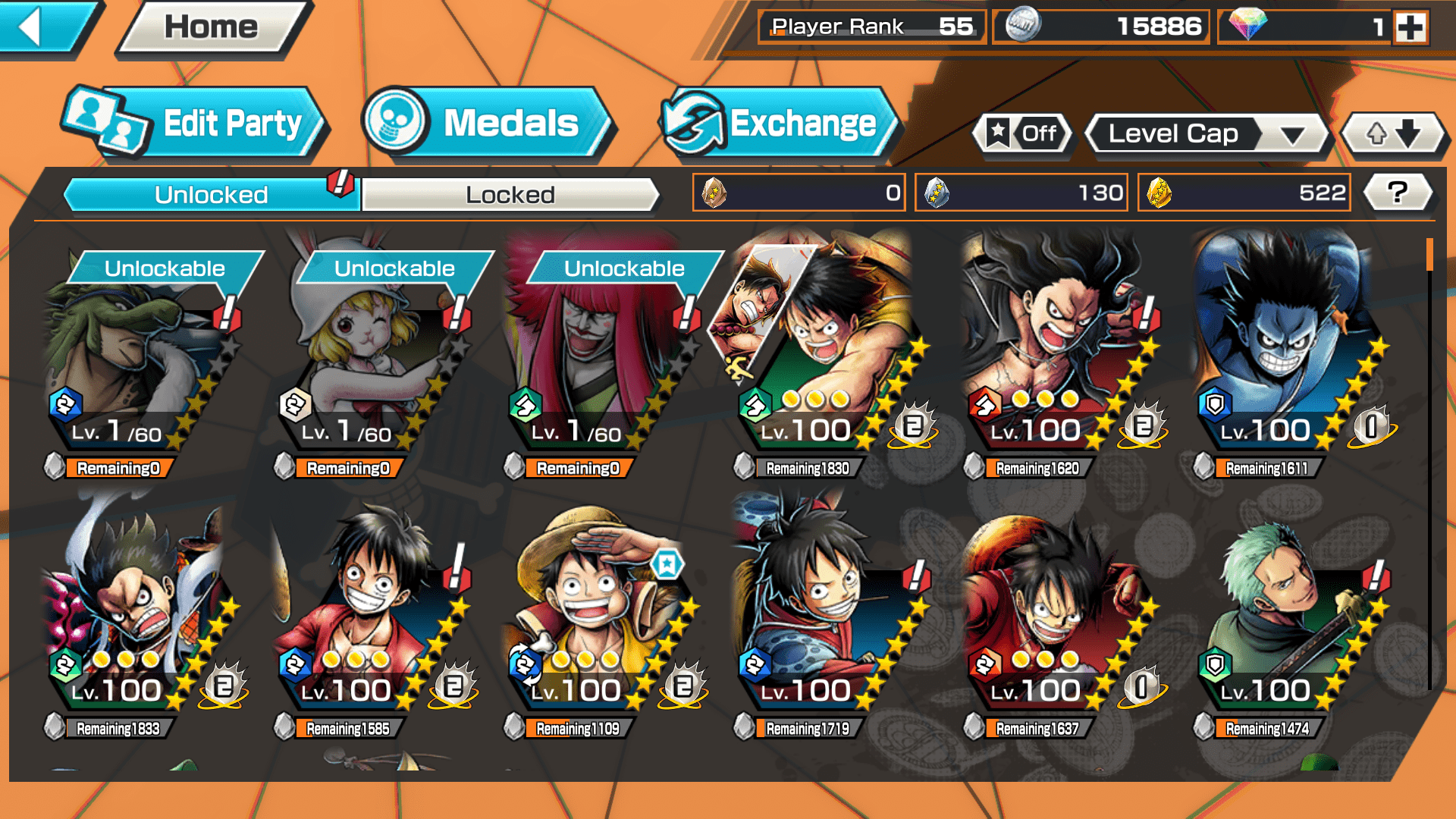Switch to the Unlocked tab
Screen dimensions: 1456x819
(211, 195)
